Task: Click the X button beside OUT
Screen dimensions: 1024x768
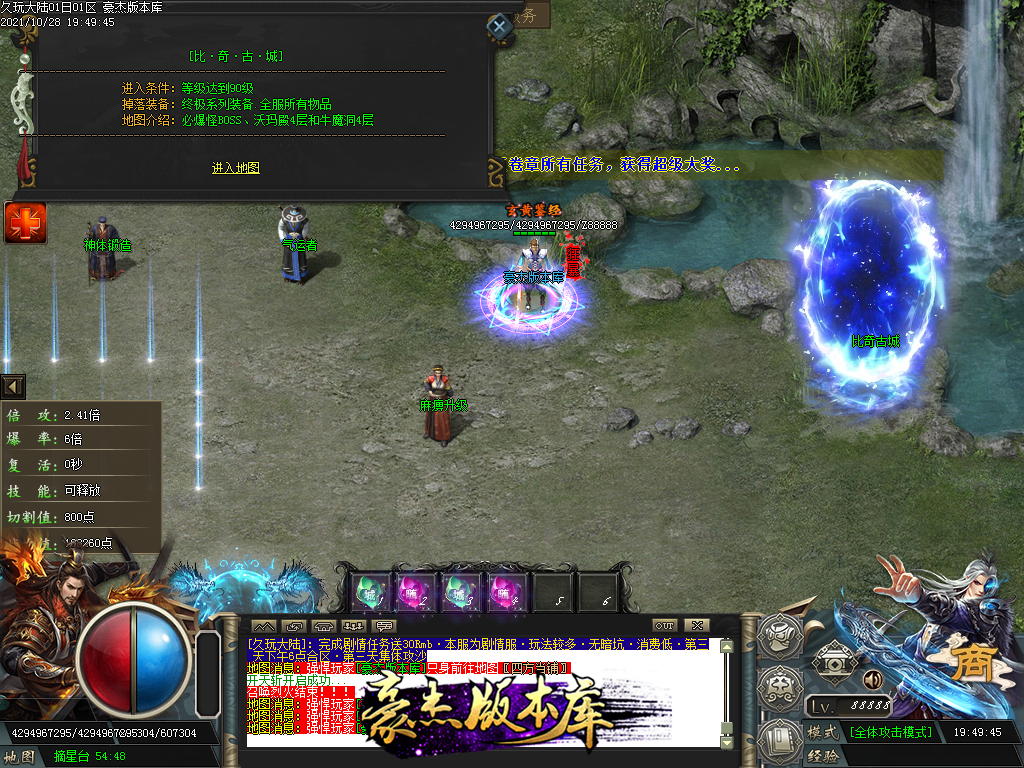Action: 698,625
